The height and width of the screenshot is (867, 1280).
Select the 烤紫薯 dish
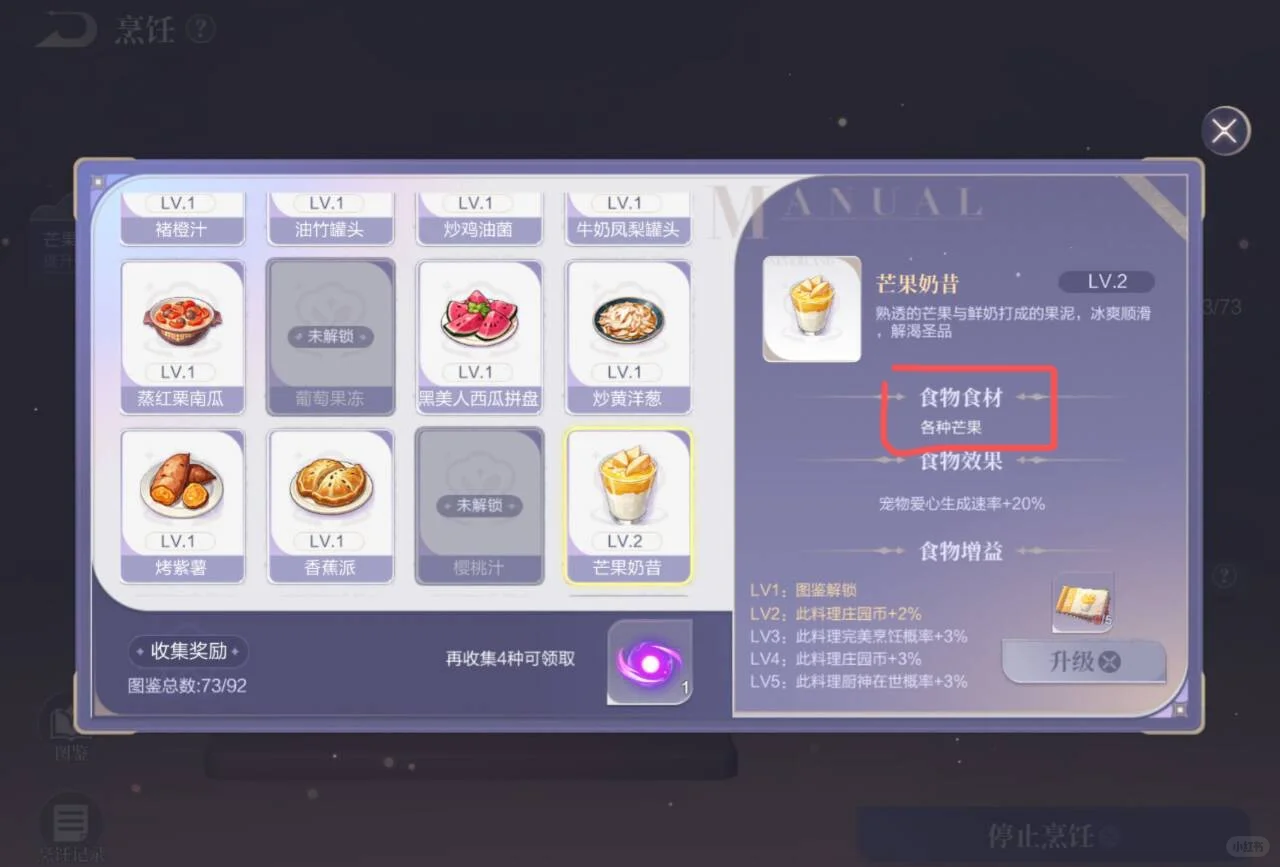(x=182, y=505)
